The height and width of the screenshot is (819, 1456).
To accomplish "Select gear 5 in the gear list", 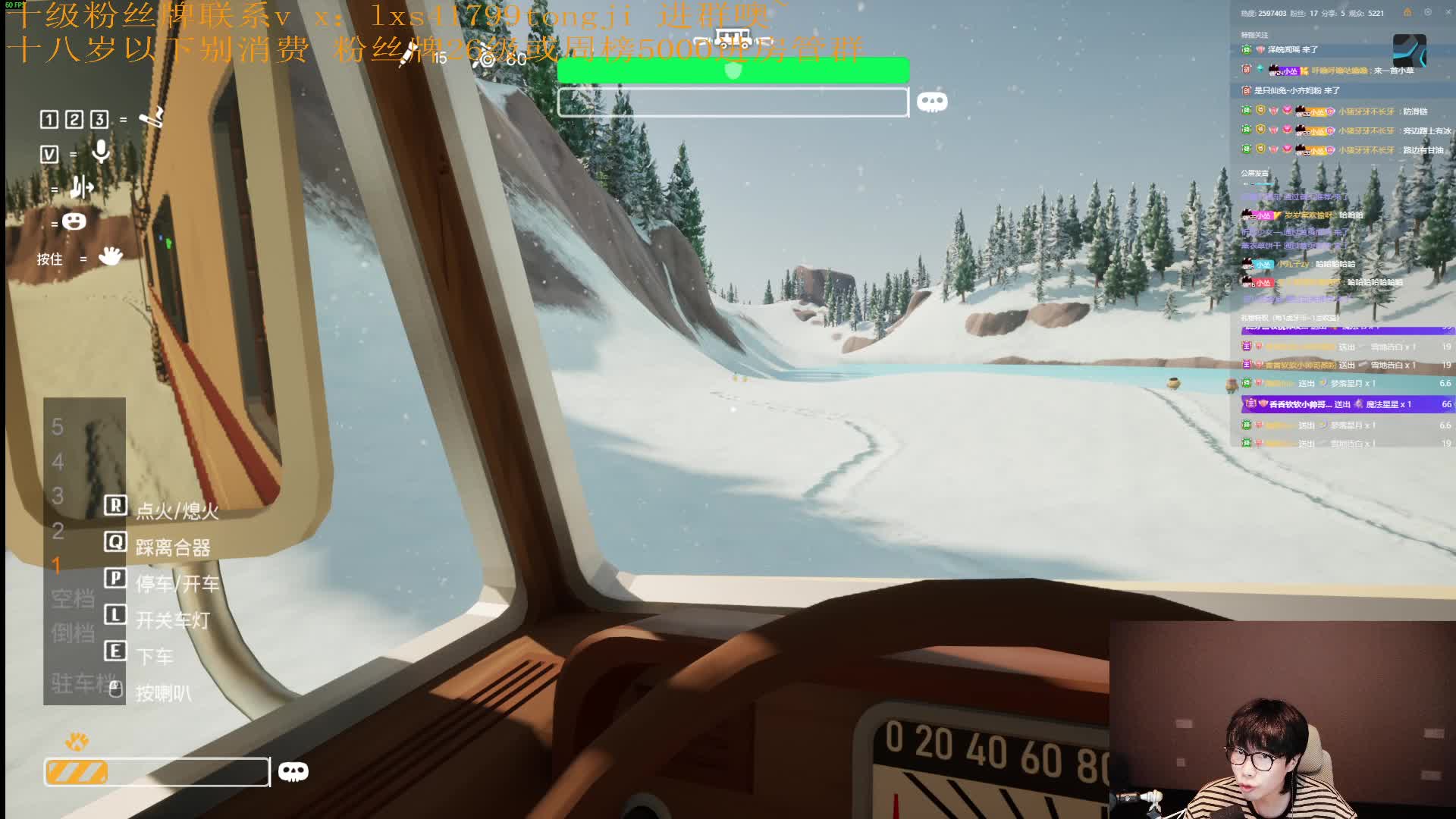I will 58,427.
